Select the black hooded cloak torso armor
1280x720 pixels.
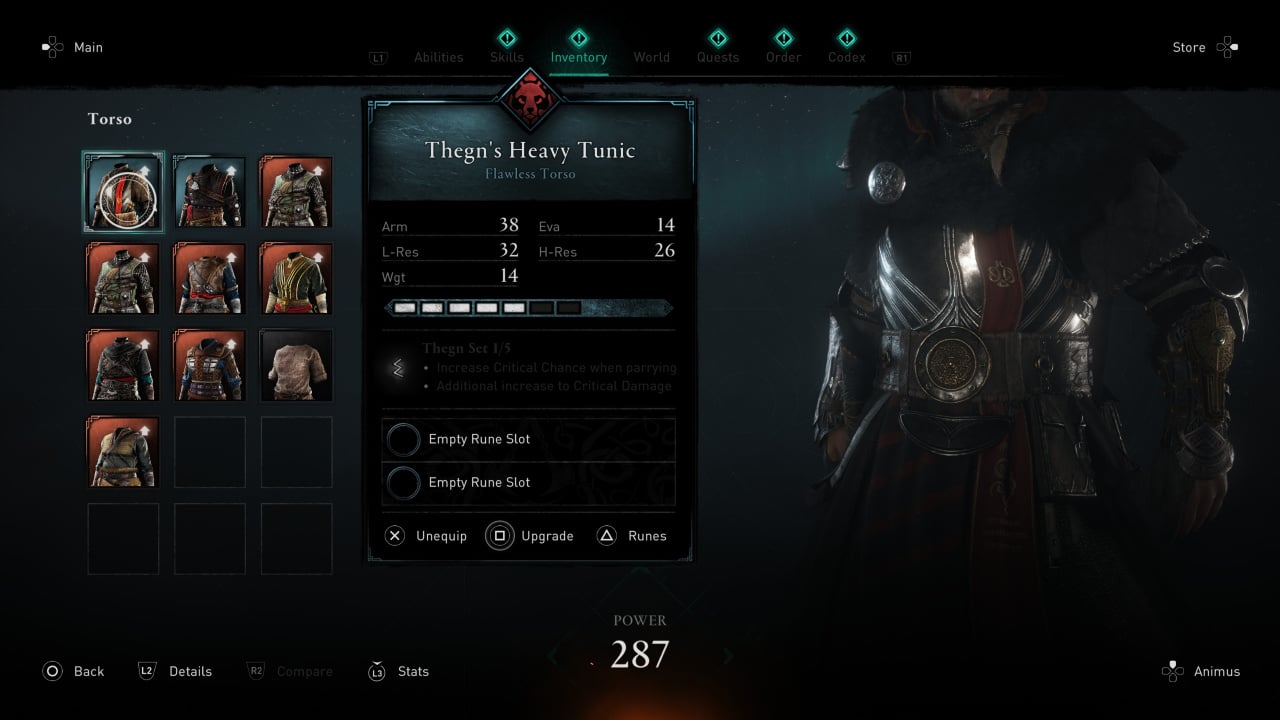point(123,365)
